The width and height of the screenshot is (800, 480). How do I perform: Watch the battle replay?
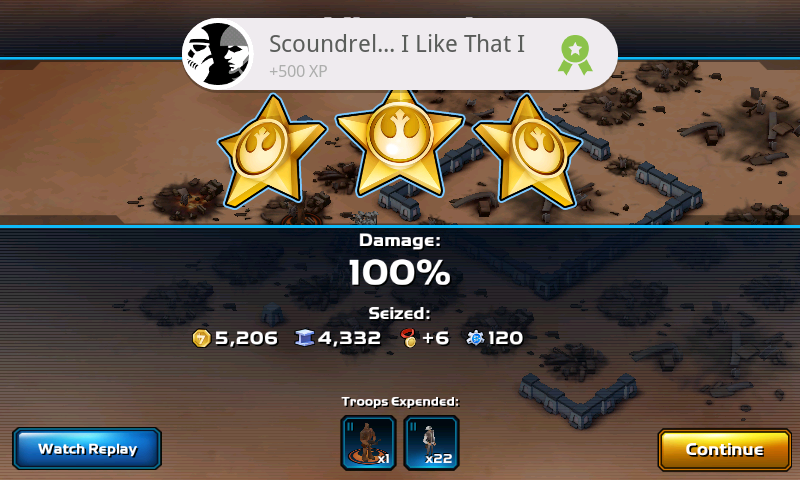(x=87, y=449)
